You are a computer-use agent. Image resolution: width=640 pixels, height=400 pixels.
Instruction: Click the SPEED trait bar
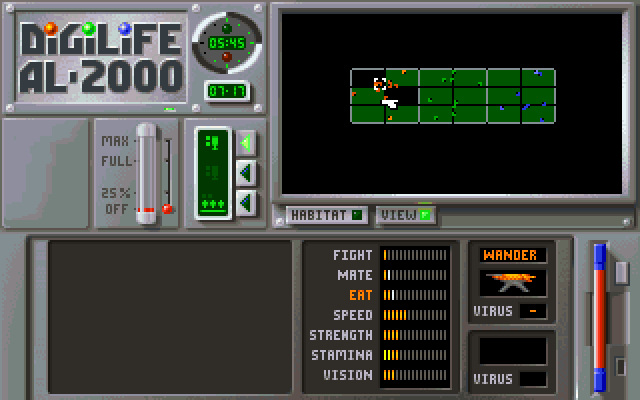[415, 315]
